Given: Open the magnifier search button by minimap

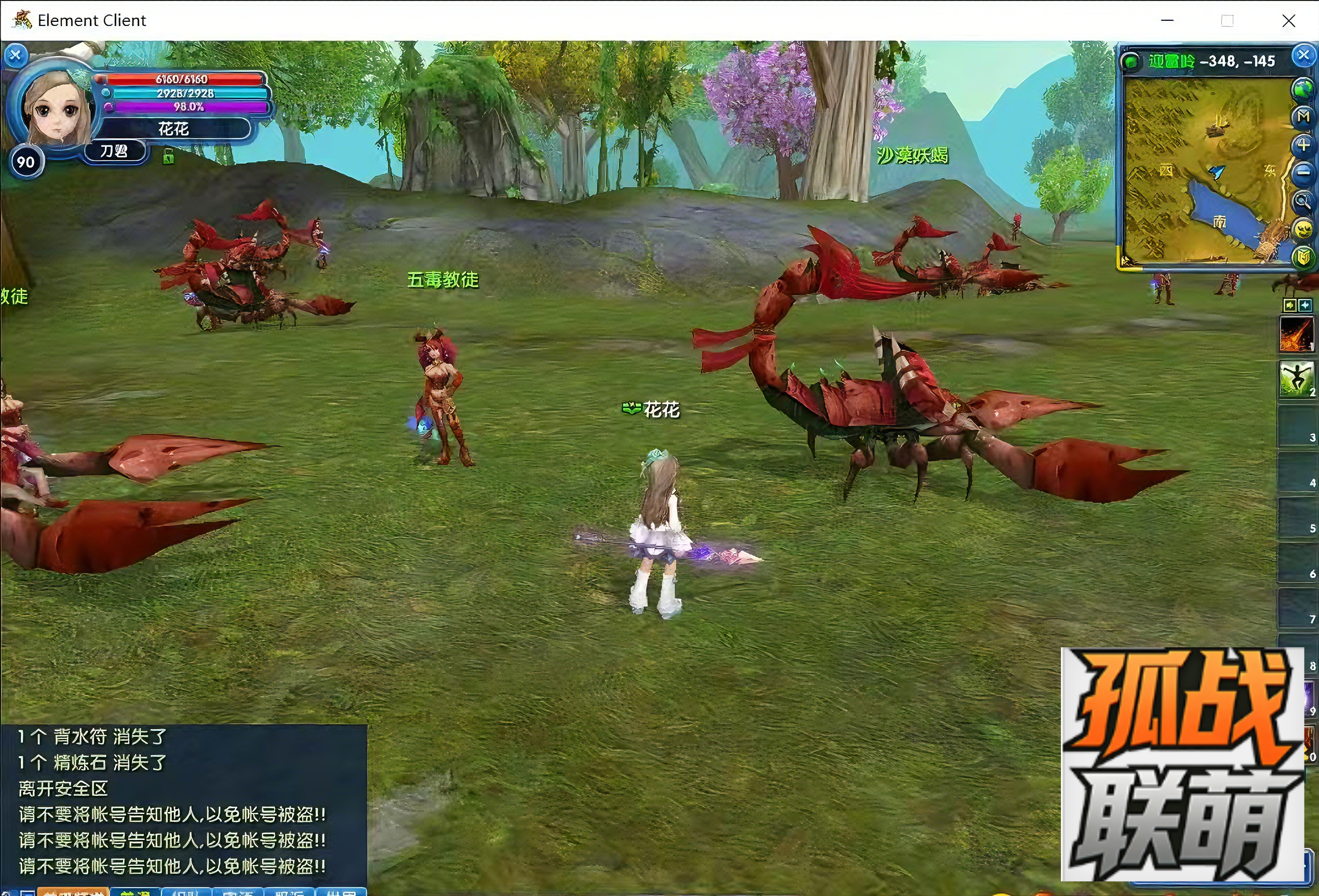Looking at the screenshot, I should point(1302,200).
